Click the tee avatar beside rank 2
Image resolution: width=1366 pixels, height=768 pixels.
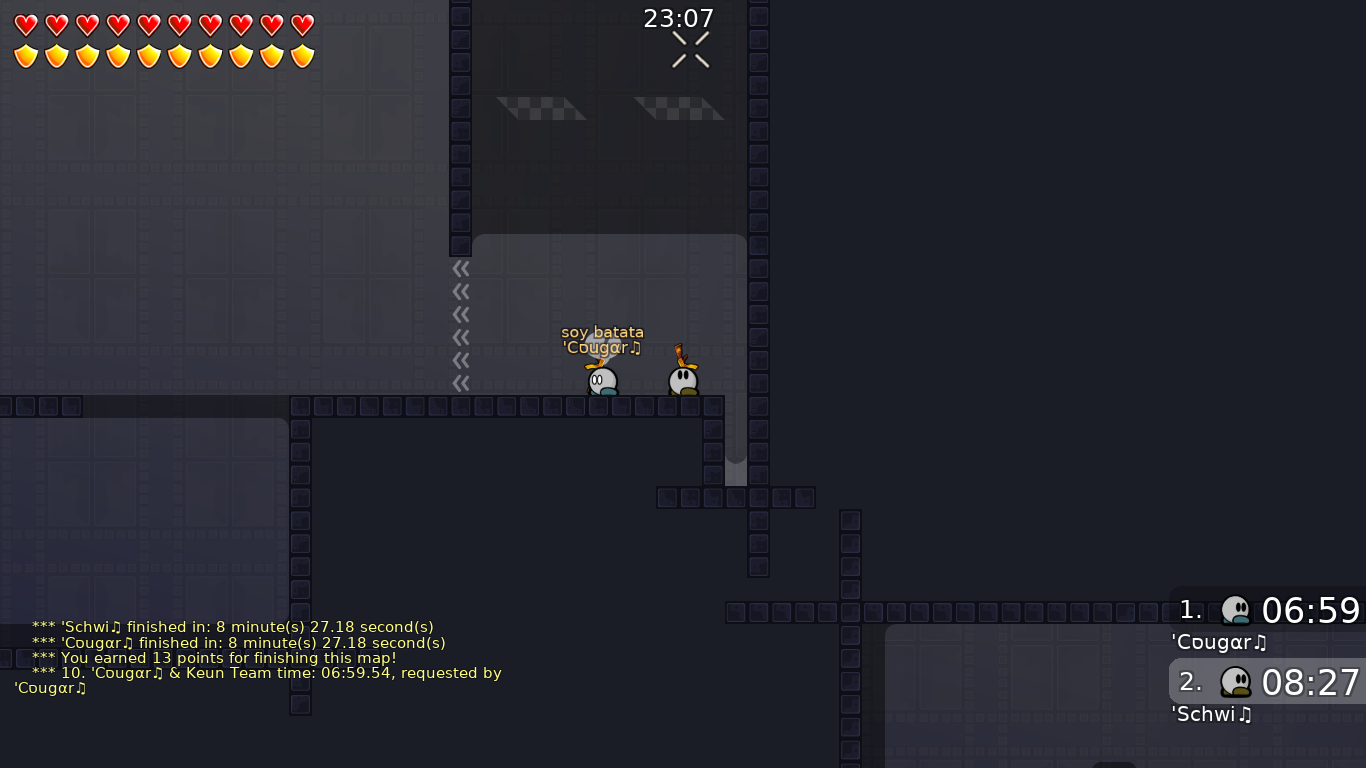(1236, 681)
